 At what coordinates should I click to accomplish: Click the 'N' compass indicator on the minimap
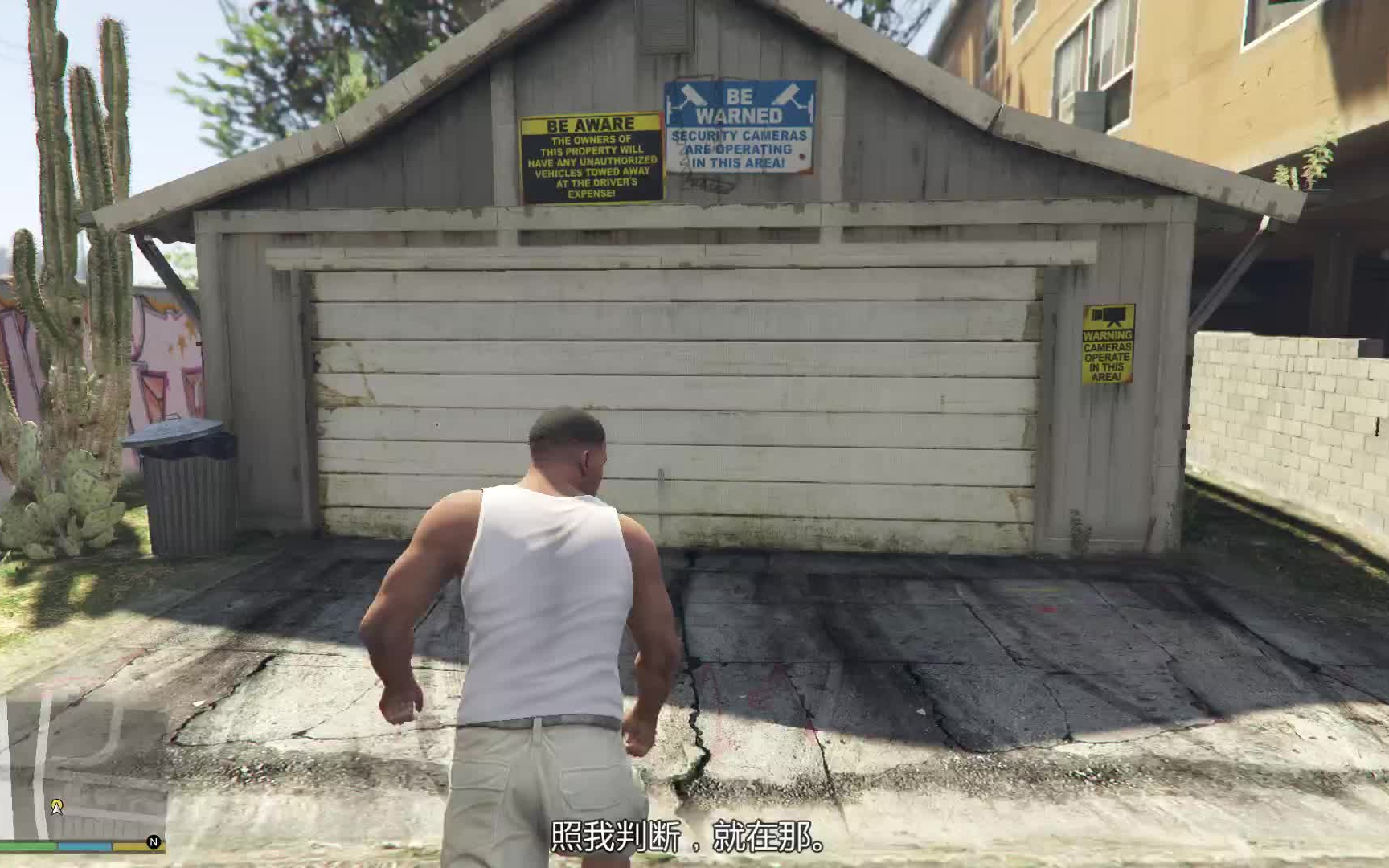tap(154, 842)
